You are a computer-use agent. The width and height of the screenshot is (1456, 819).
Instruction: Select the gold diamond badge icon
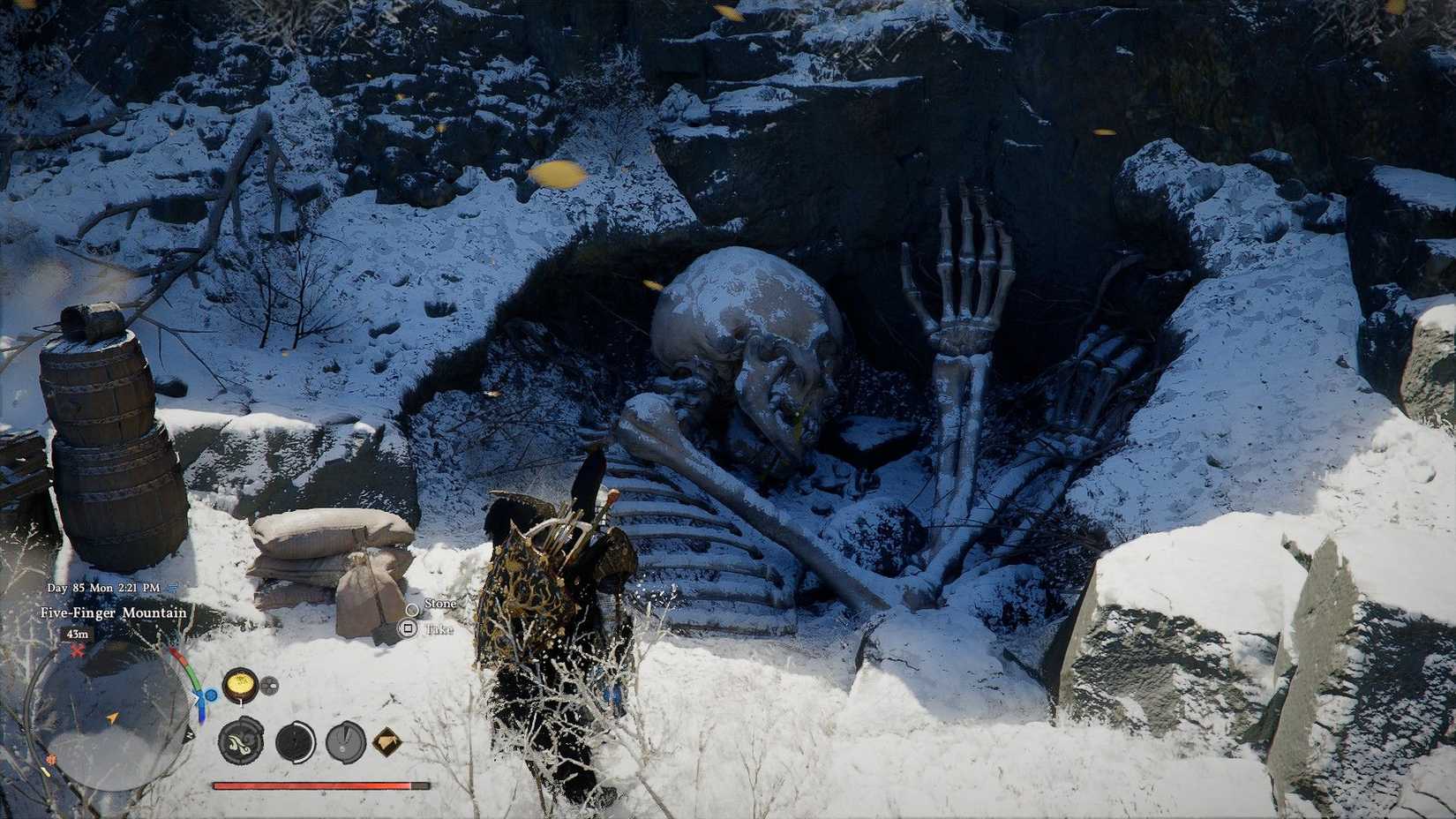[387, 743]
